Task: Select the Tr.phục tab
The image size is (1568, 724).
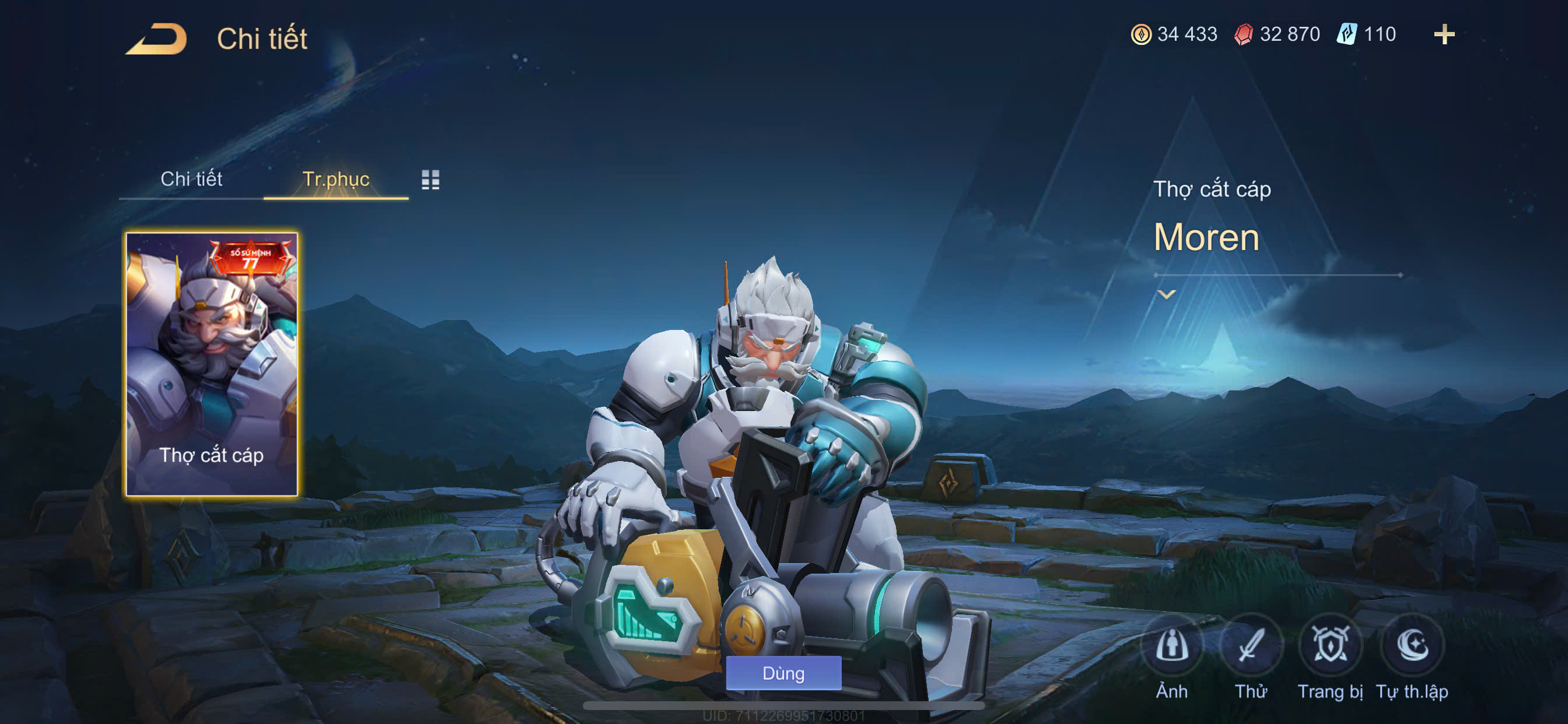Action: pyautogui.click(x=335, y=179)
